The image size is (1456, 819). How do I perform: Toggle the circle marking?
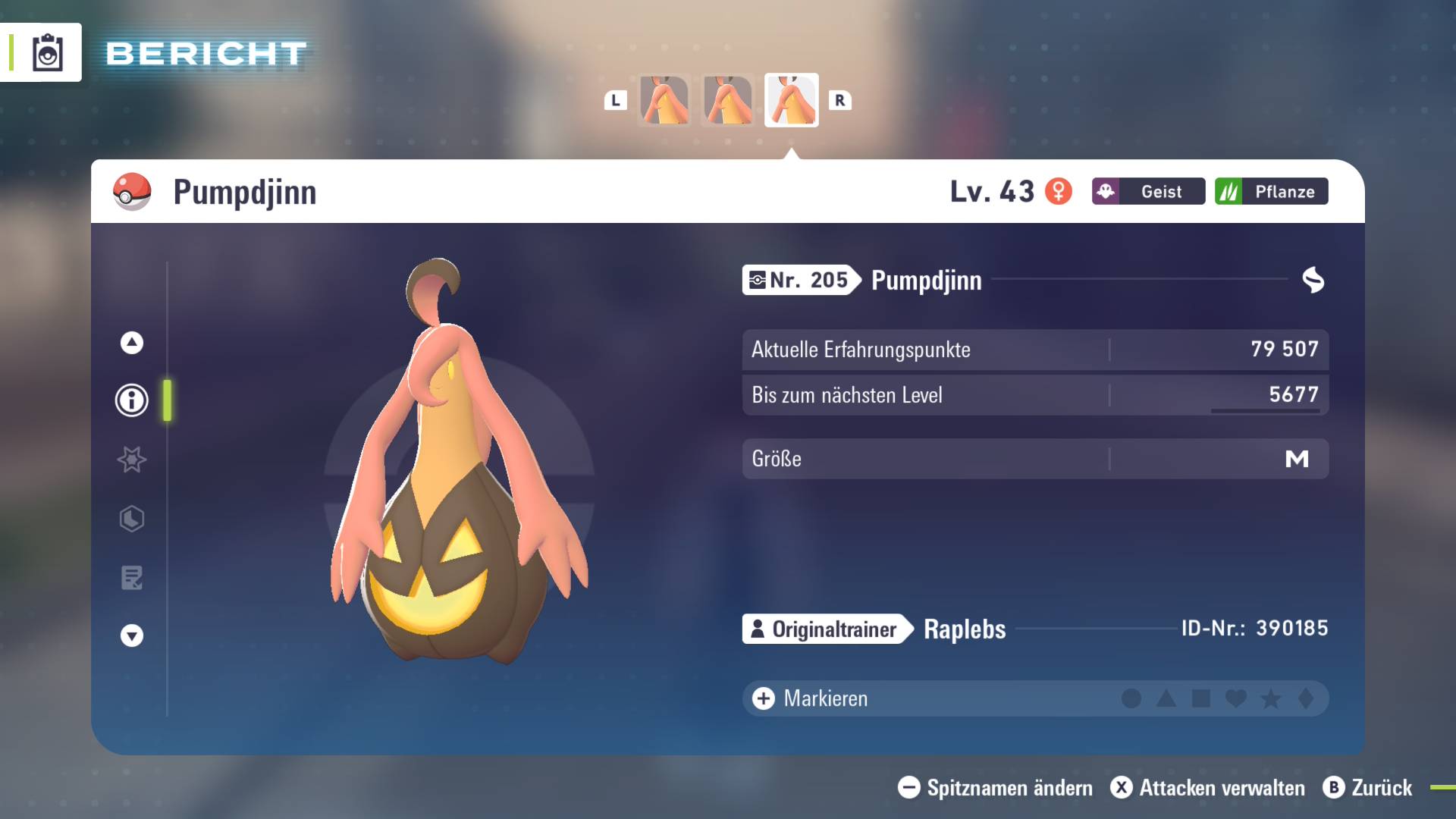coord(1131,698)
